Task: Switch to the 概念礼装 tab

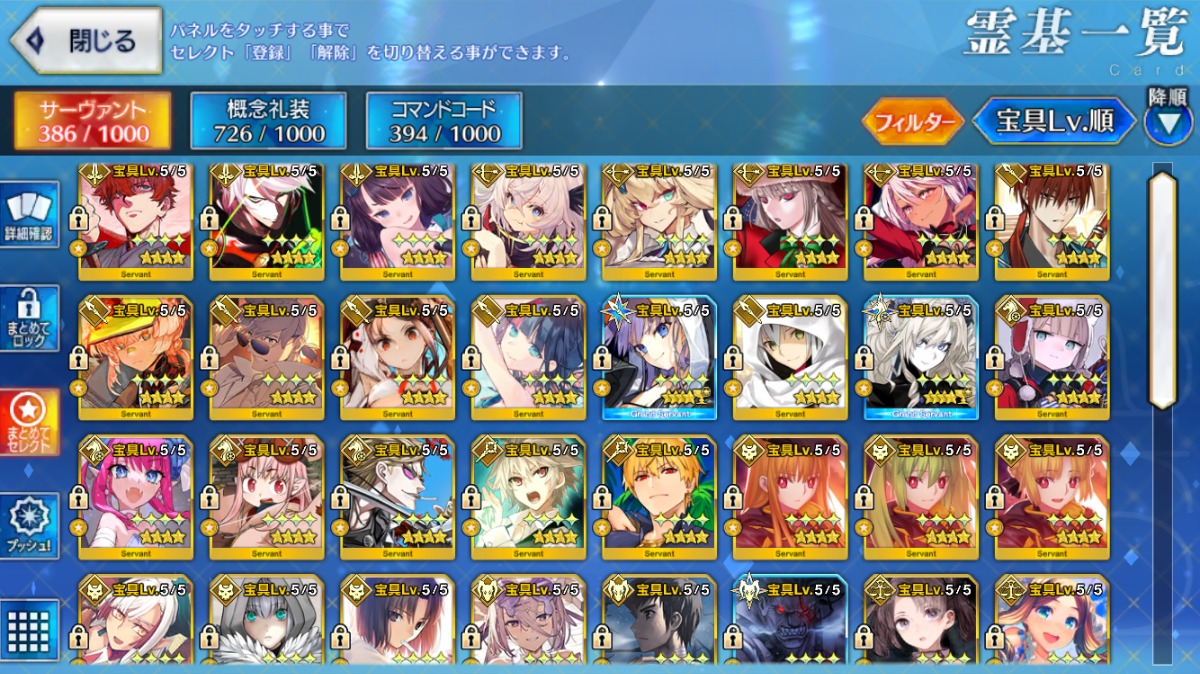Action: click(x=269, y=120)
